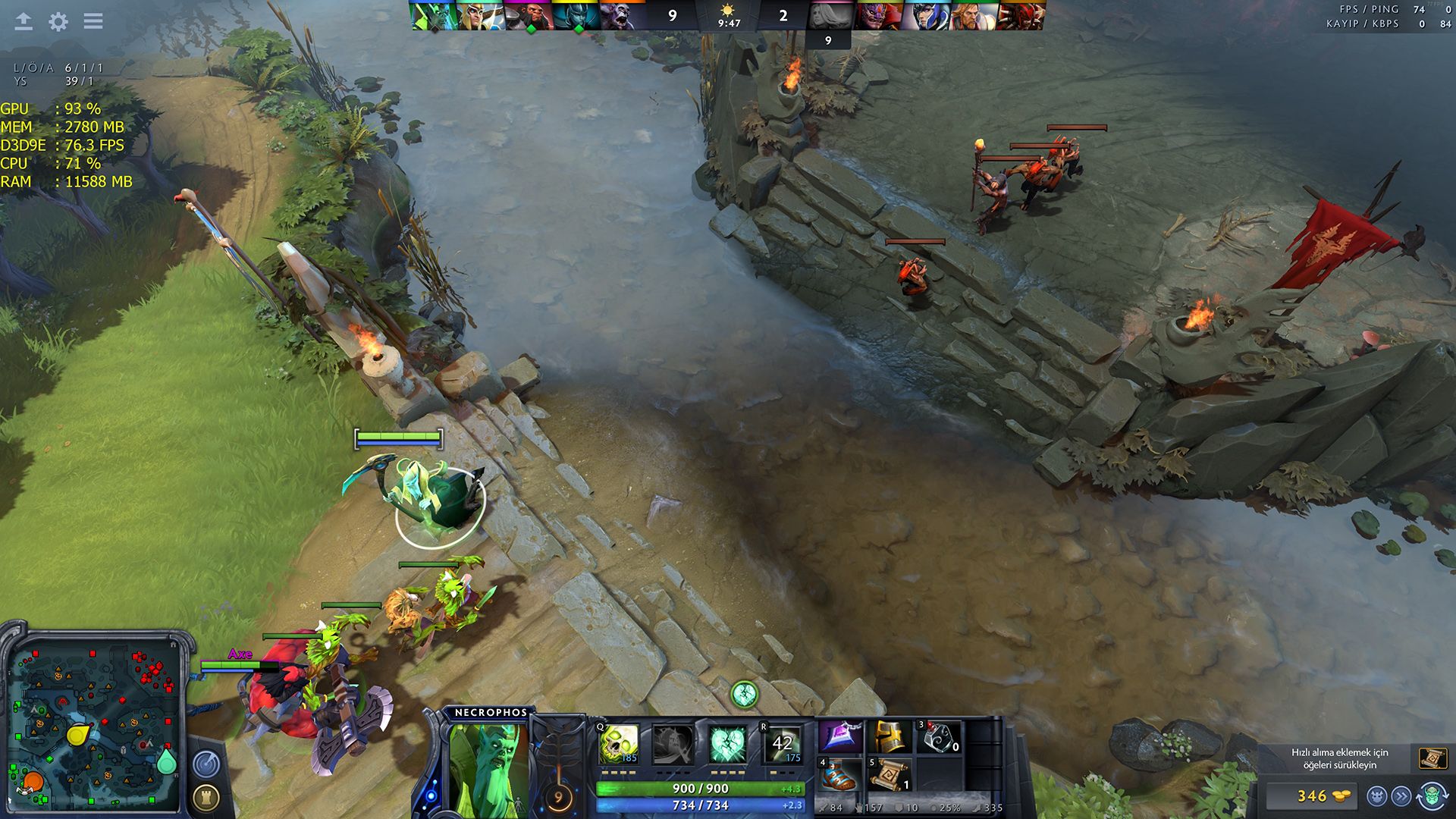1456x819 pixels.
Task: Activate Glyph of Fortification tower button
Action: [x=206, y=797]
